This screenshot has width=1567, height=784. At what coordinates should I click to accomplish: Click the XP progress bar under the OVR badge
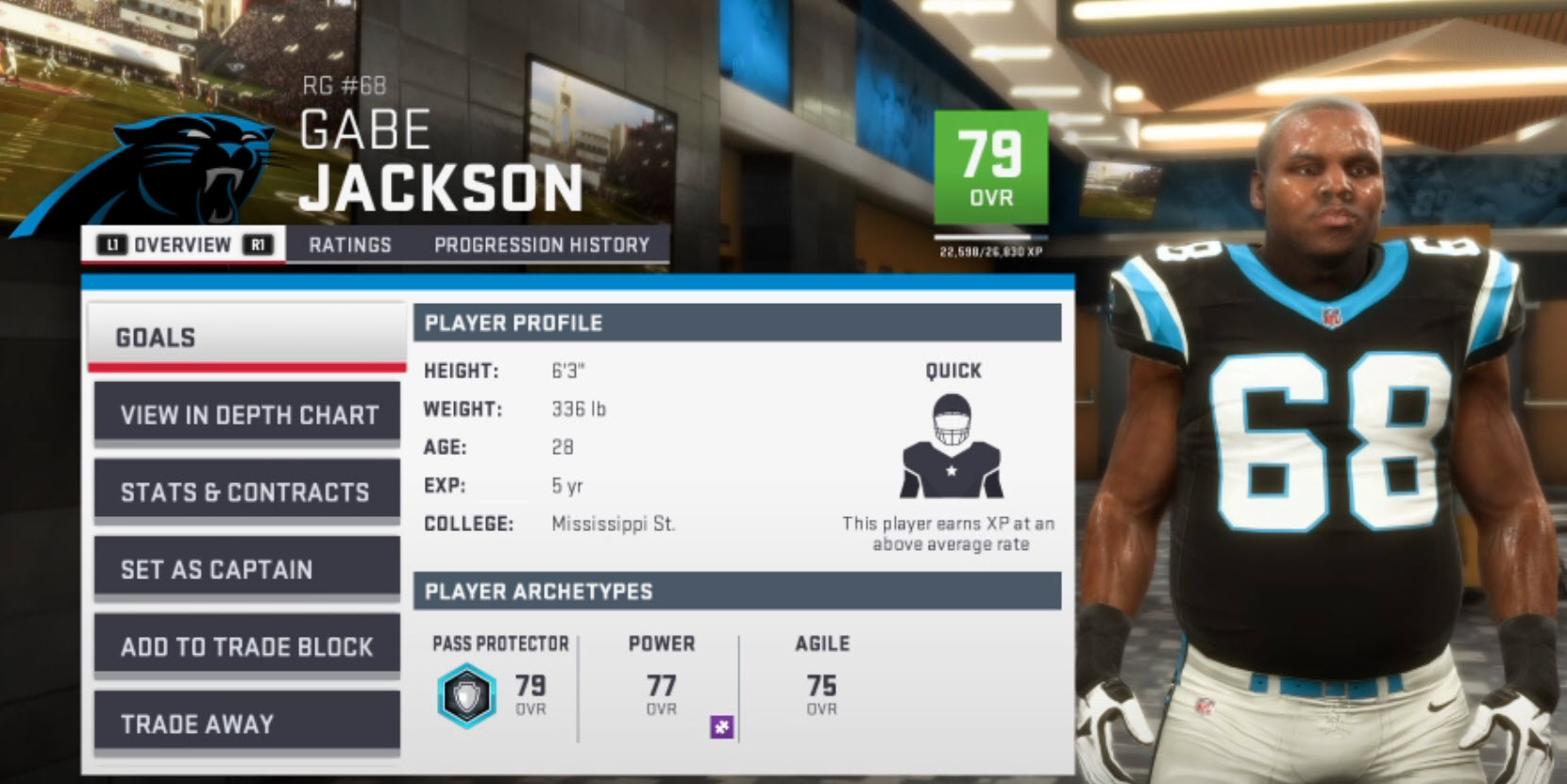coord(990,234)
